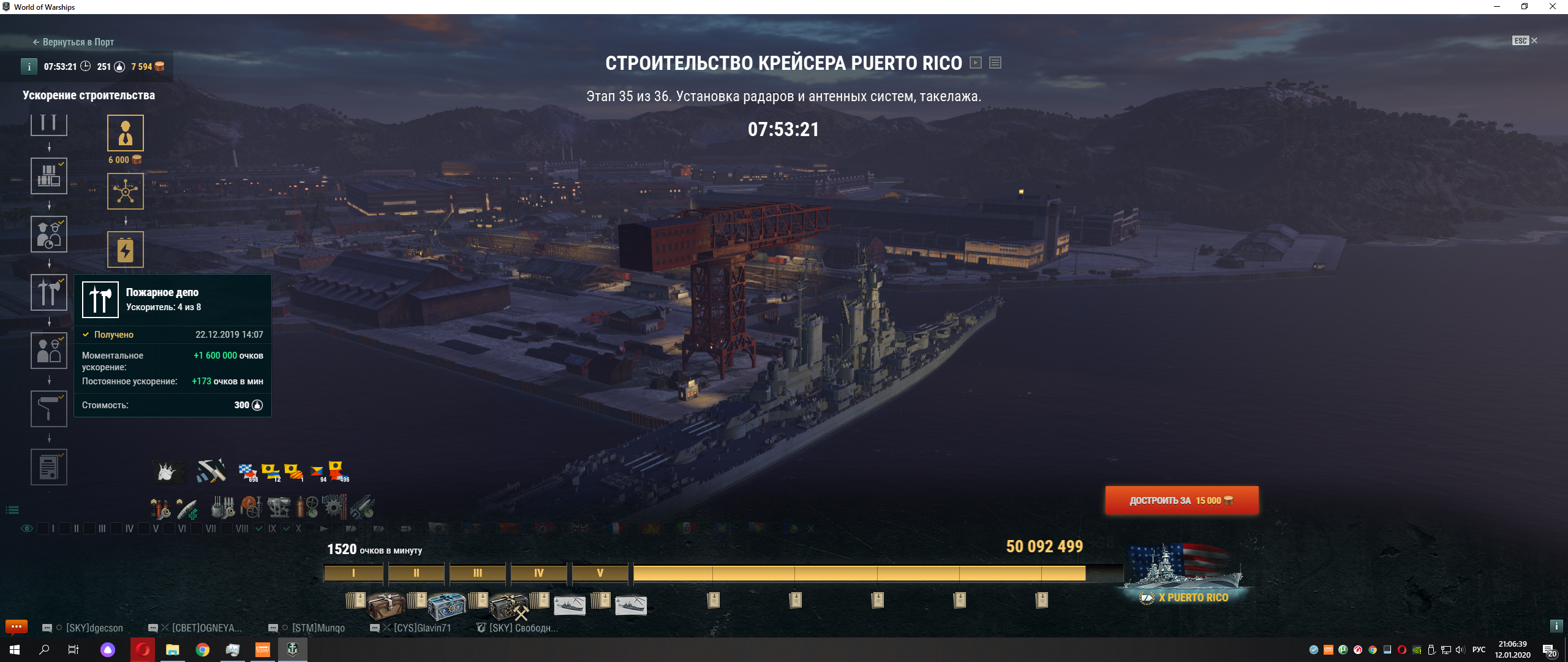Screen dimensions: 1568x662
Task: Select the fire station axes booster
Action: [49, 292]
